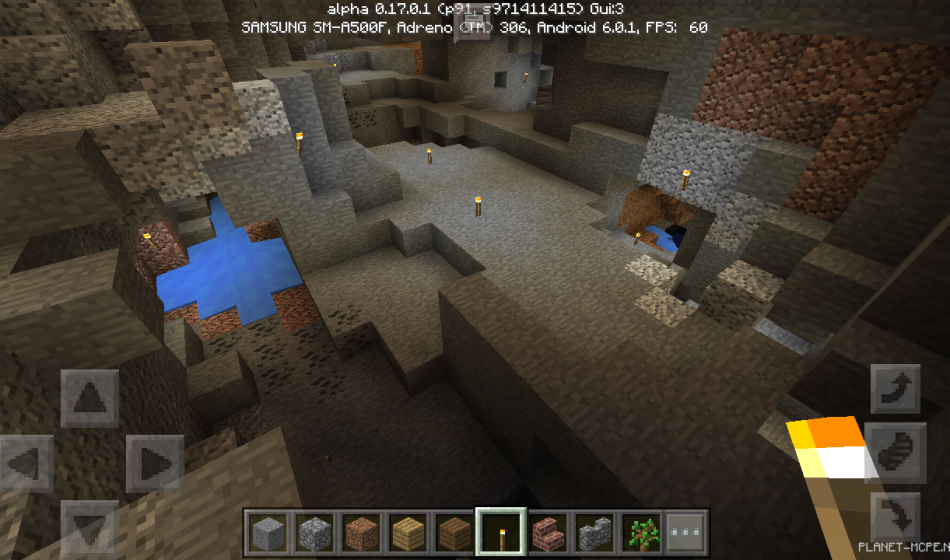
Task: Tap the move forward arrow button
Action: (90, 399)
